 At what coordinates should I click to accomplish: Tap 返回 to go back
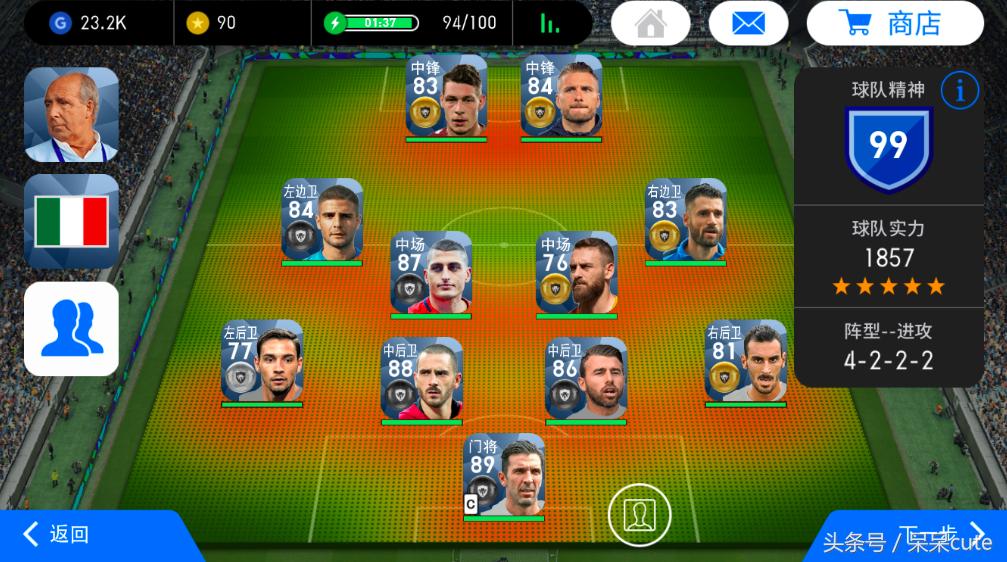pos(60,535)
